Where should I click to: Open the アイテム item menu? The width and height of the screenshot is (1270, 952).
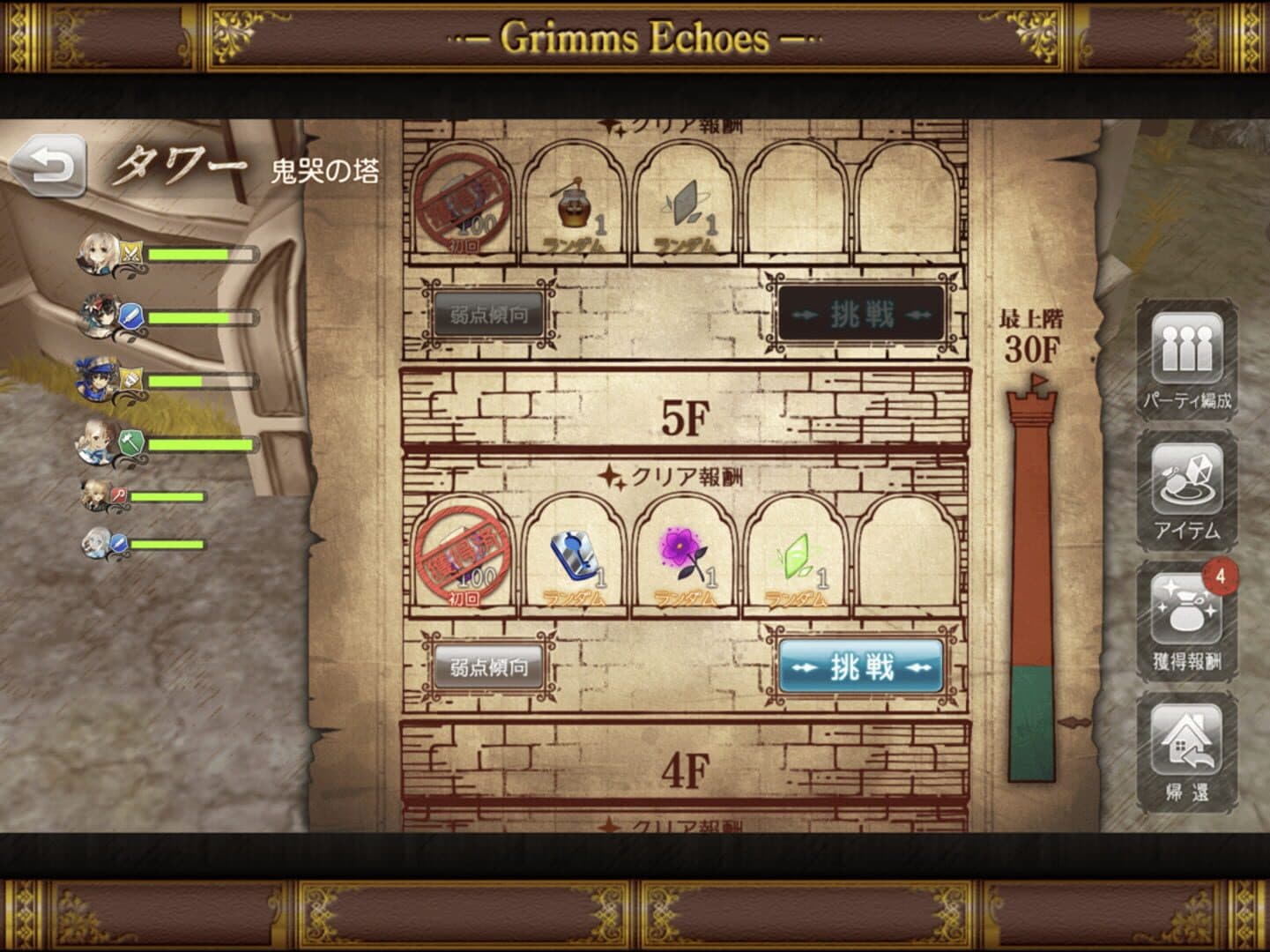1186,490
